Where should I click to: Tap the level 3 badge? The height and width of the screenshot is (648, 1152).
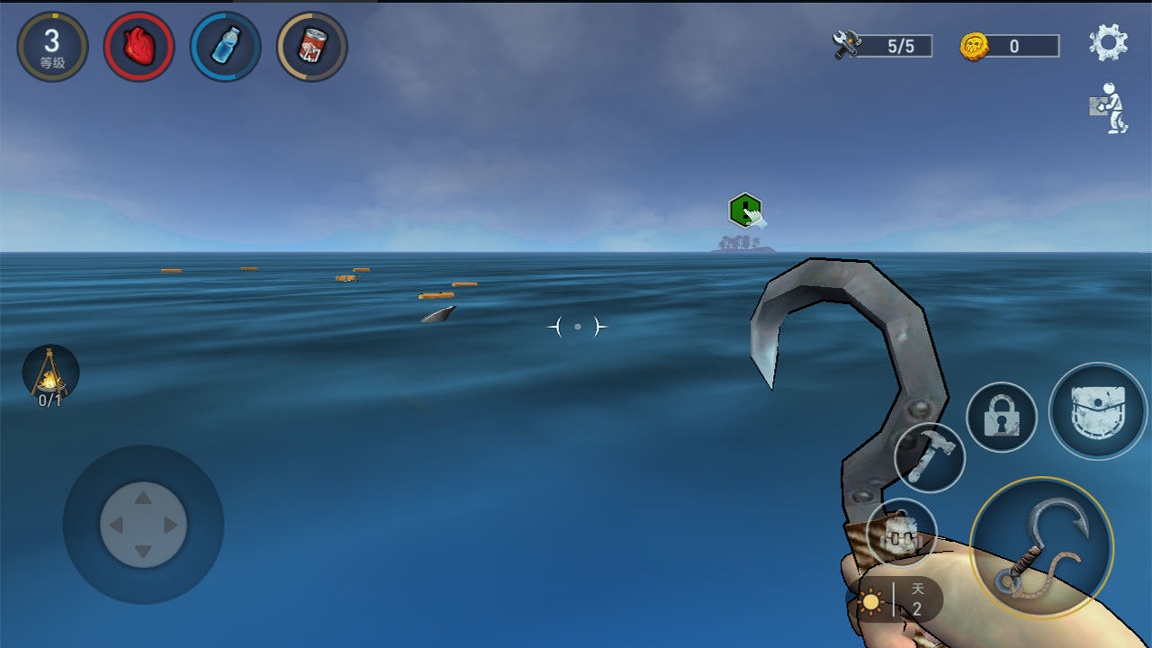pos(52,46)
